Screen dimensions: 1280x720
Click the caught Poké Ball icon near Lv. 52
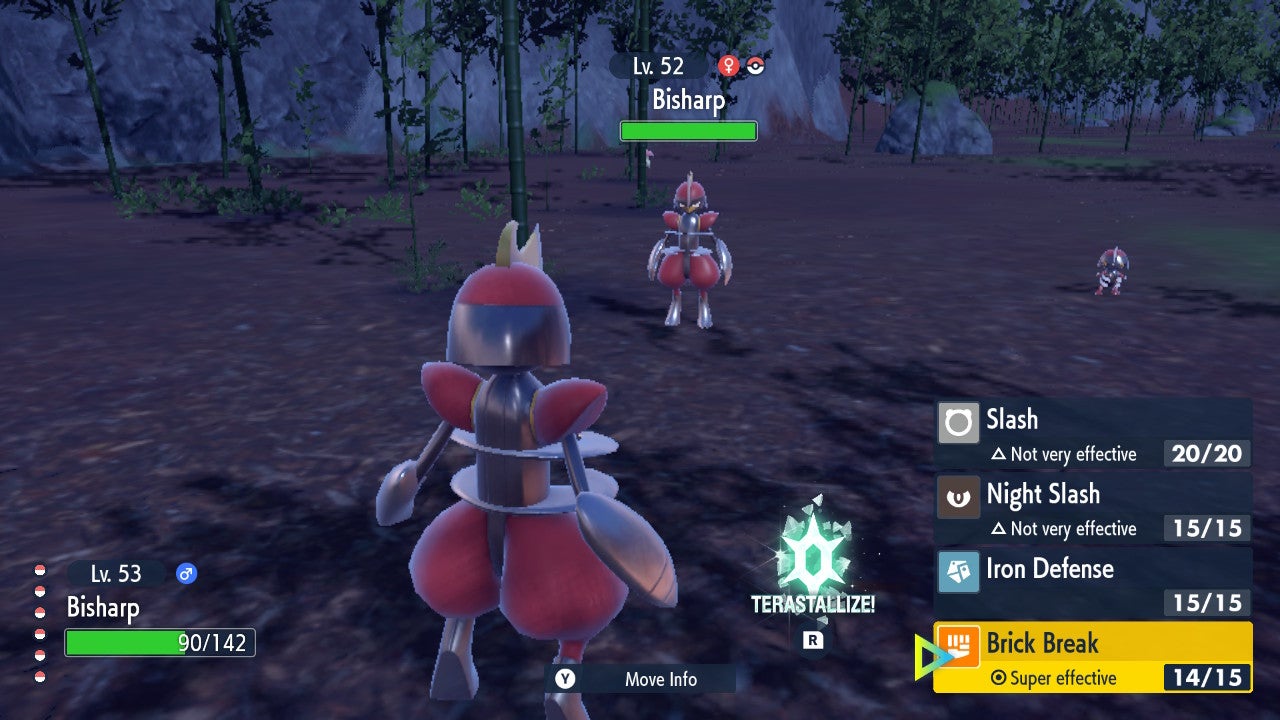coord(756,66)
